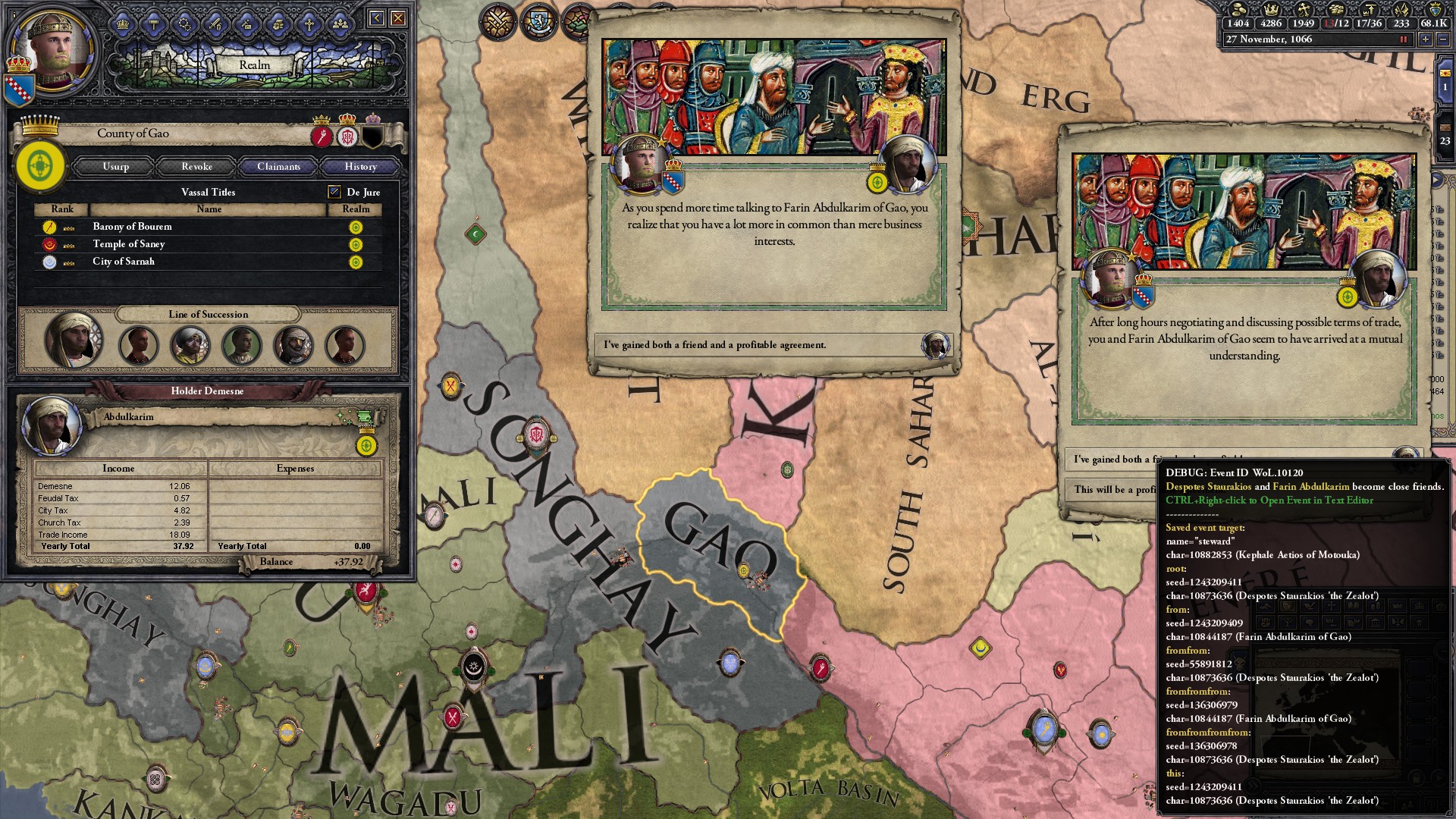Open the History tab of County of Gao

tap(359, 166)
